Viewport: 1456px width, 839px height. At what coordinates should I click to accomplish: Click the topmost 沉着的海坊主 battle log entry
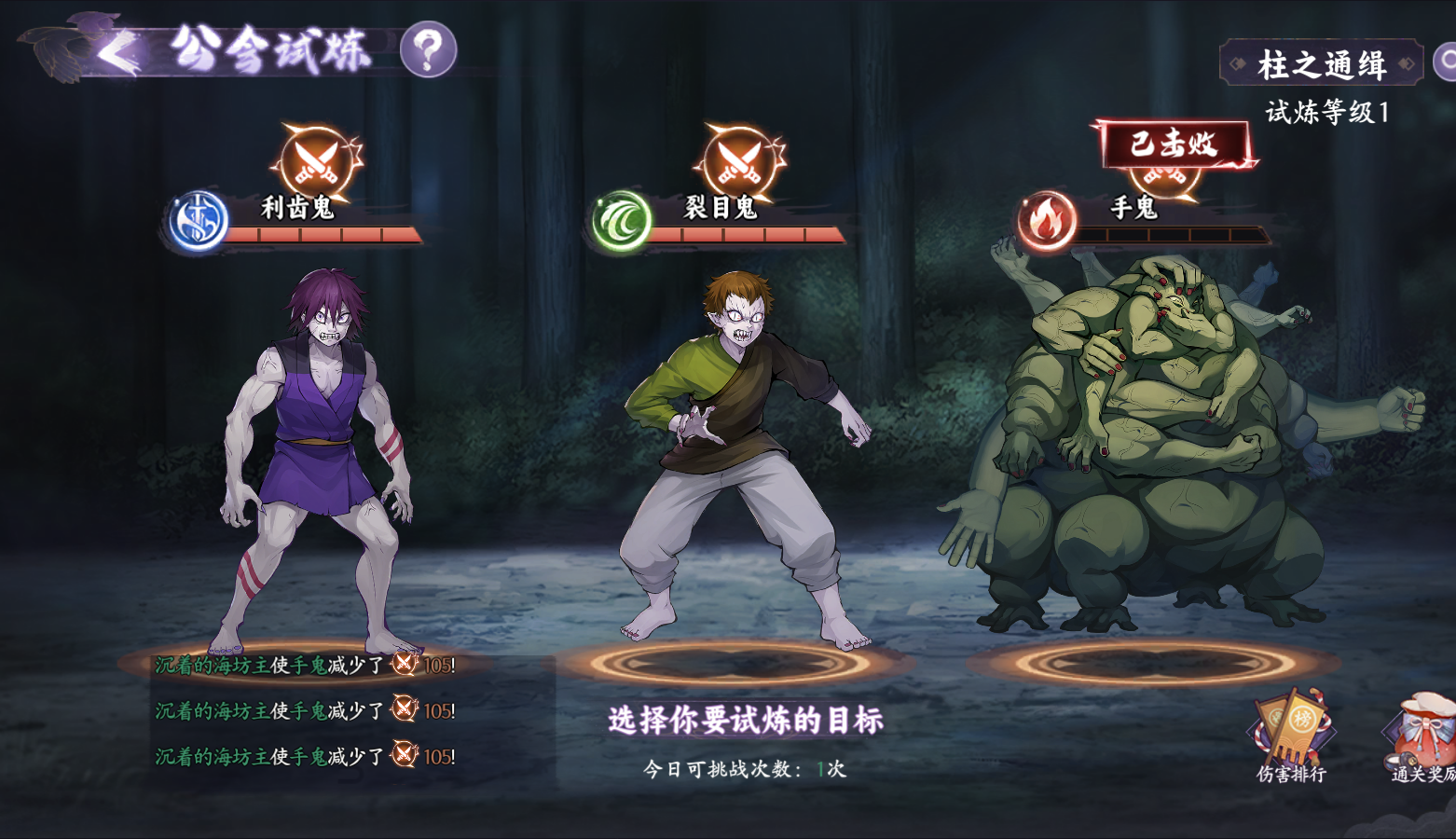pos(298,665)
